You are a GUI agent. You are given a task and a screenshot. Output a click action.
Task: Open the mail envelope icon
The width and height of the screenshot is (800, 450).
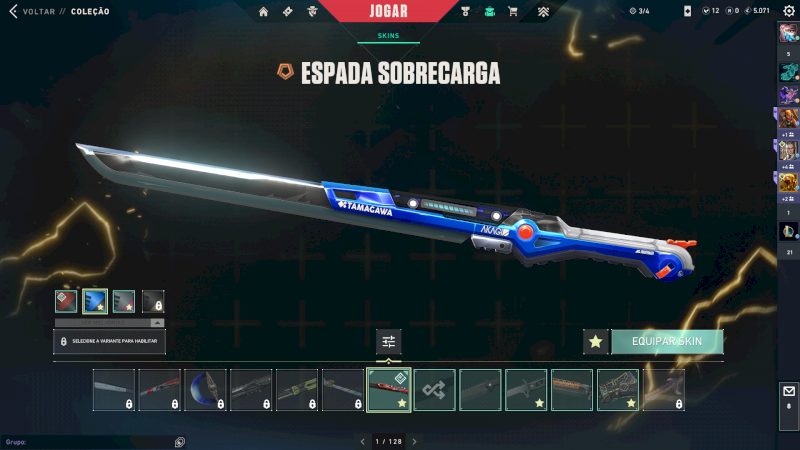(788, 392)
